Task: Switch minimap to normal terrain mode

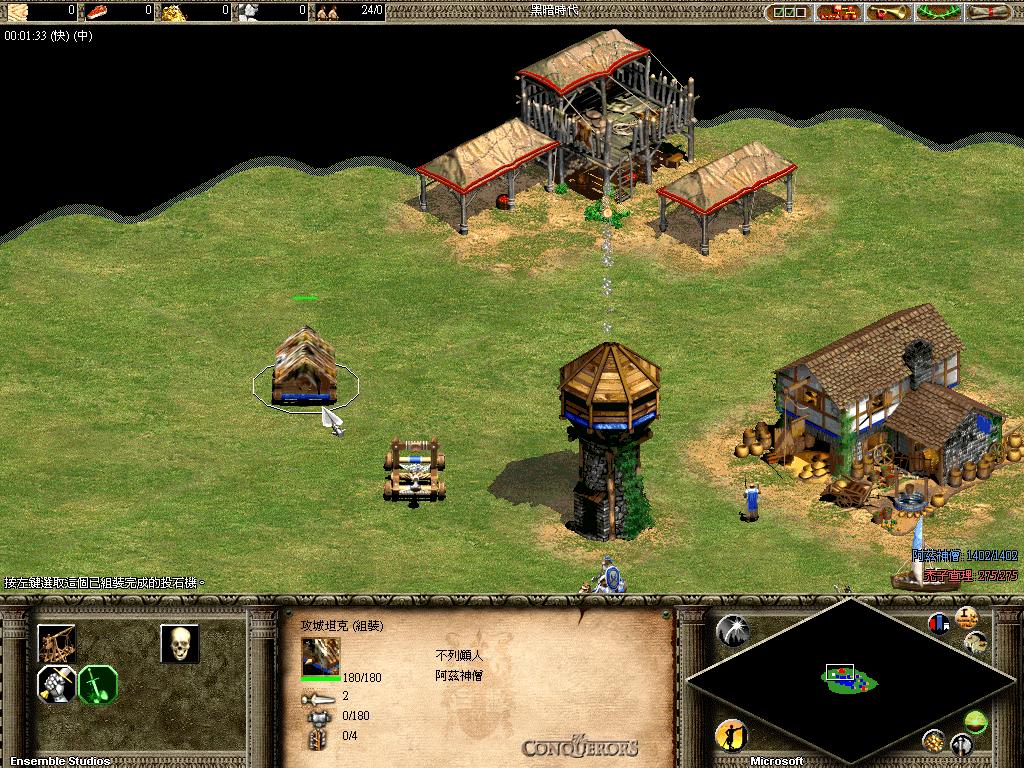Action: (x=975, y=719)
